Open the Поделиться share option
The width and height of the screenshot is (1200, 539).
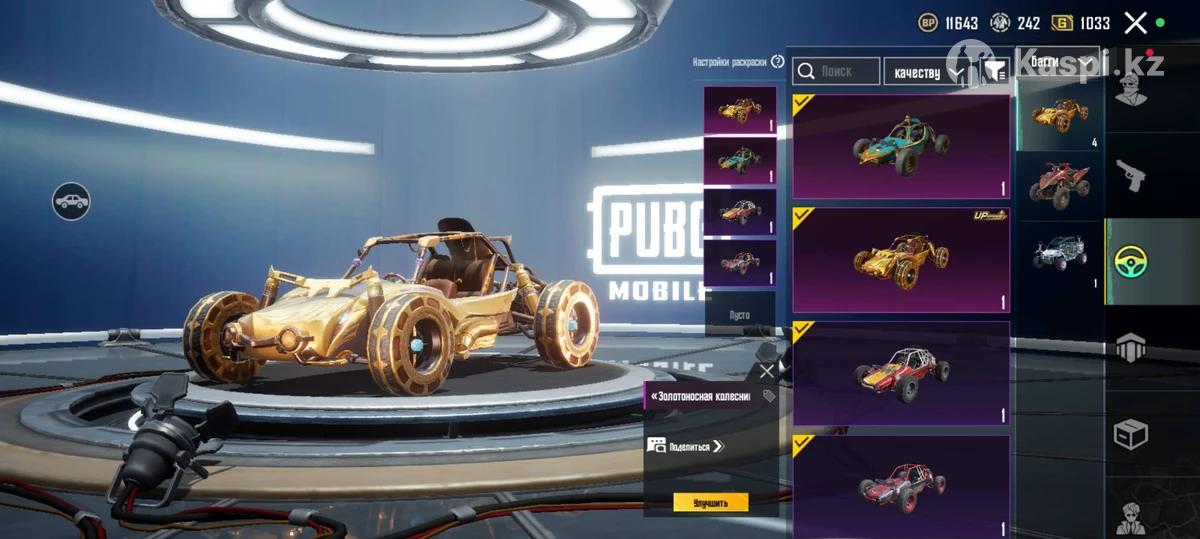[686, 446]
